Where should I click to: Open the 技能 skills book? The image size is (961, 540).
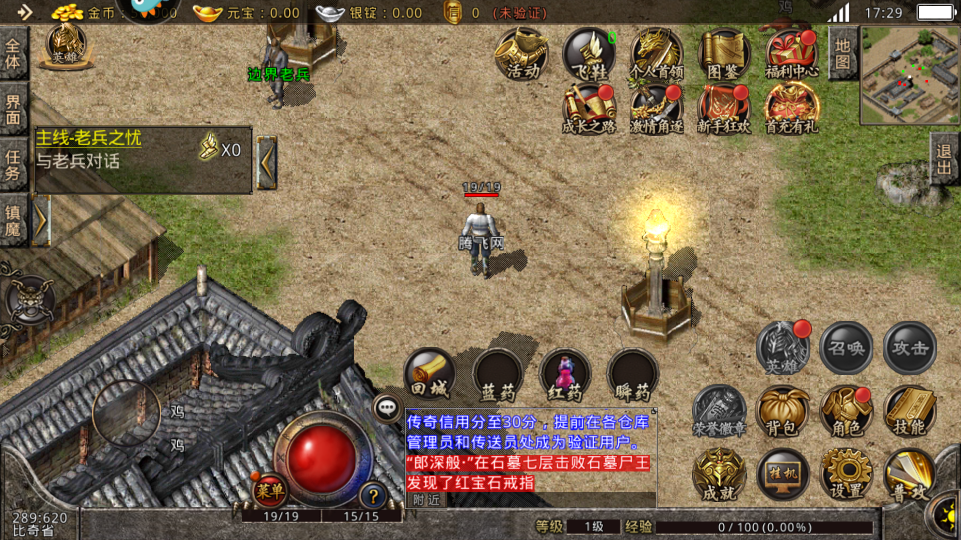click(910, 410)
